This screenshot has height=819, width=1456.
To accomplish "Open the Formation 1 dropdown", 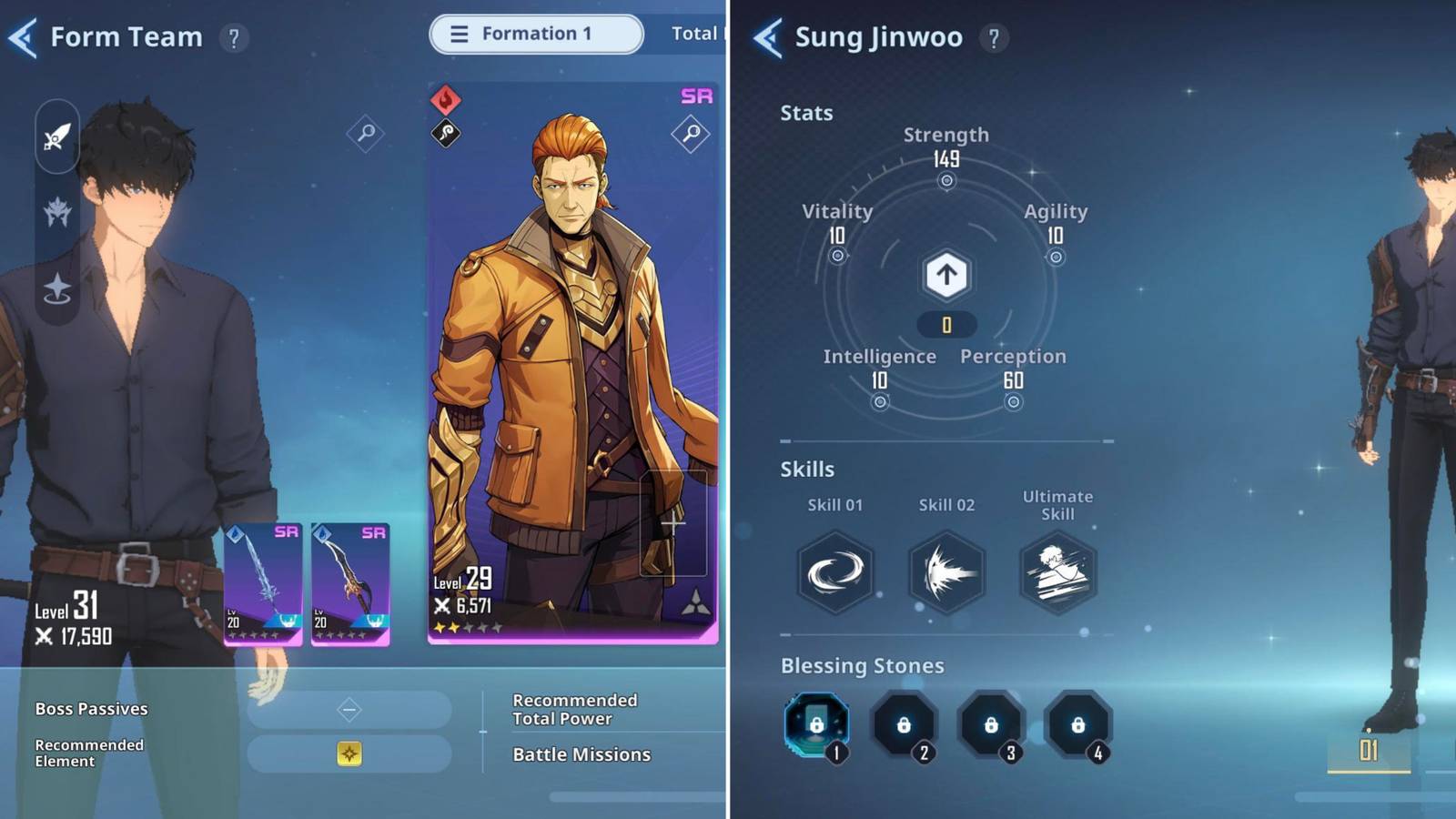I will (535, 34).
